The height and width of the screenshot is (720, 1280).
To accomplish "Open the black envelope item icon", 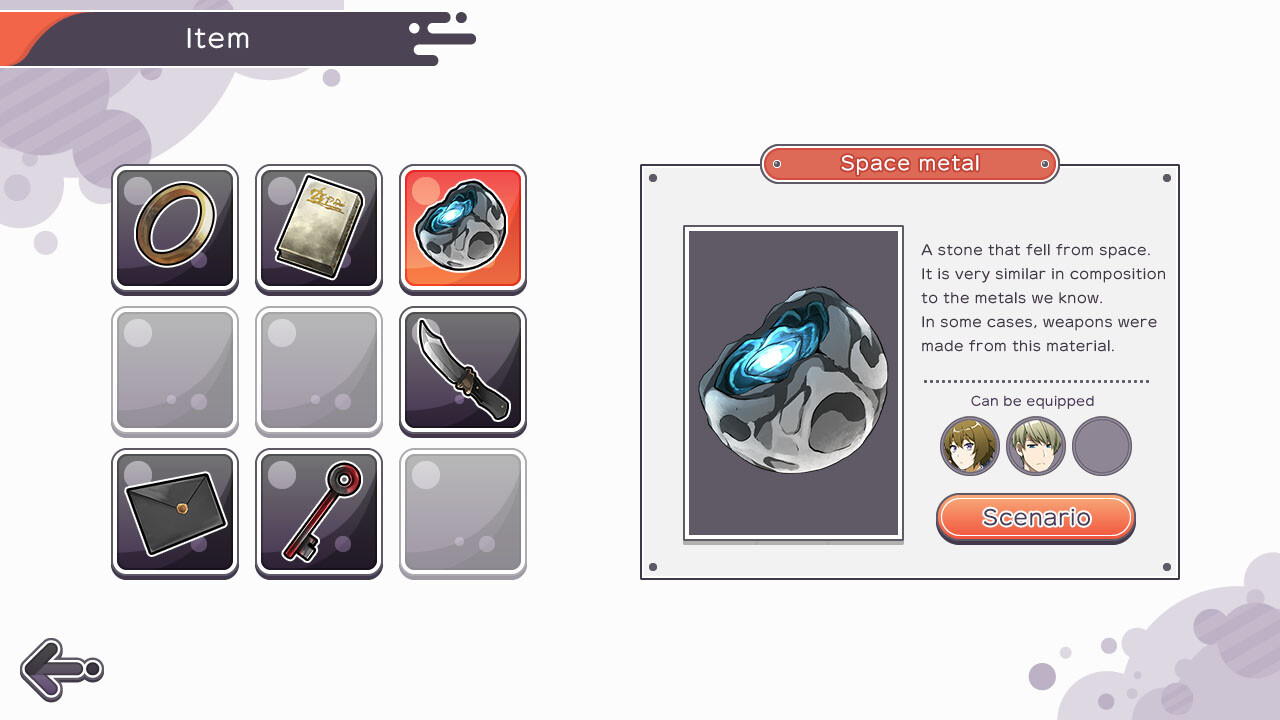I will click(x=174, y=513).
